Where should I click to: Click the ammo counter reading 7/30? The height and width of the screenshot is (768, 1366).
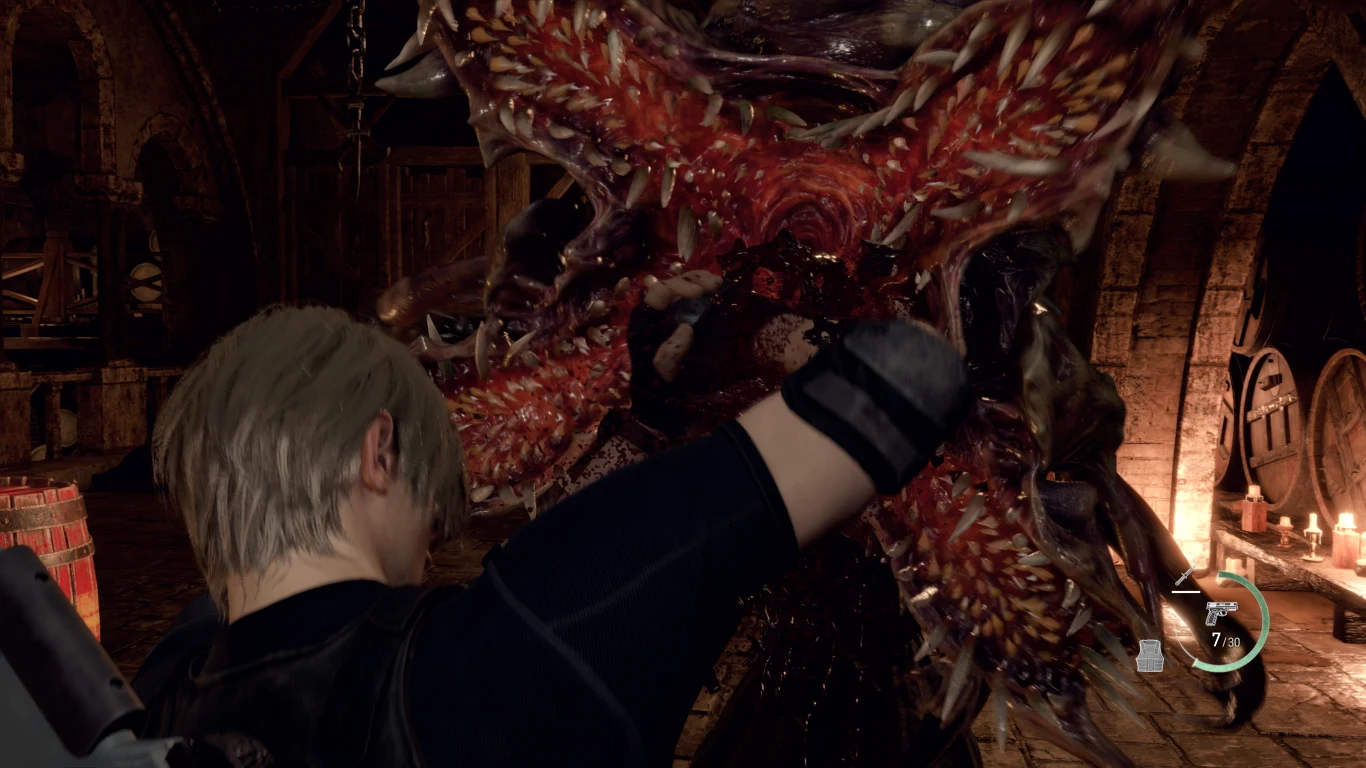1226,640
